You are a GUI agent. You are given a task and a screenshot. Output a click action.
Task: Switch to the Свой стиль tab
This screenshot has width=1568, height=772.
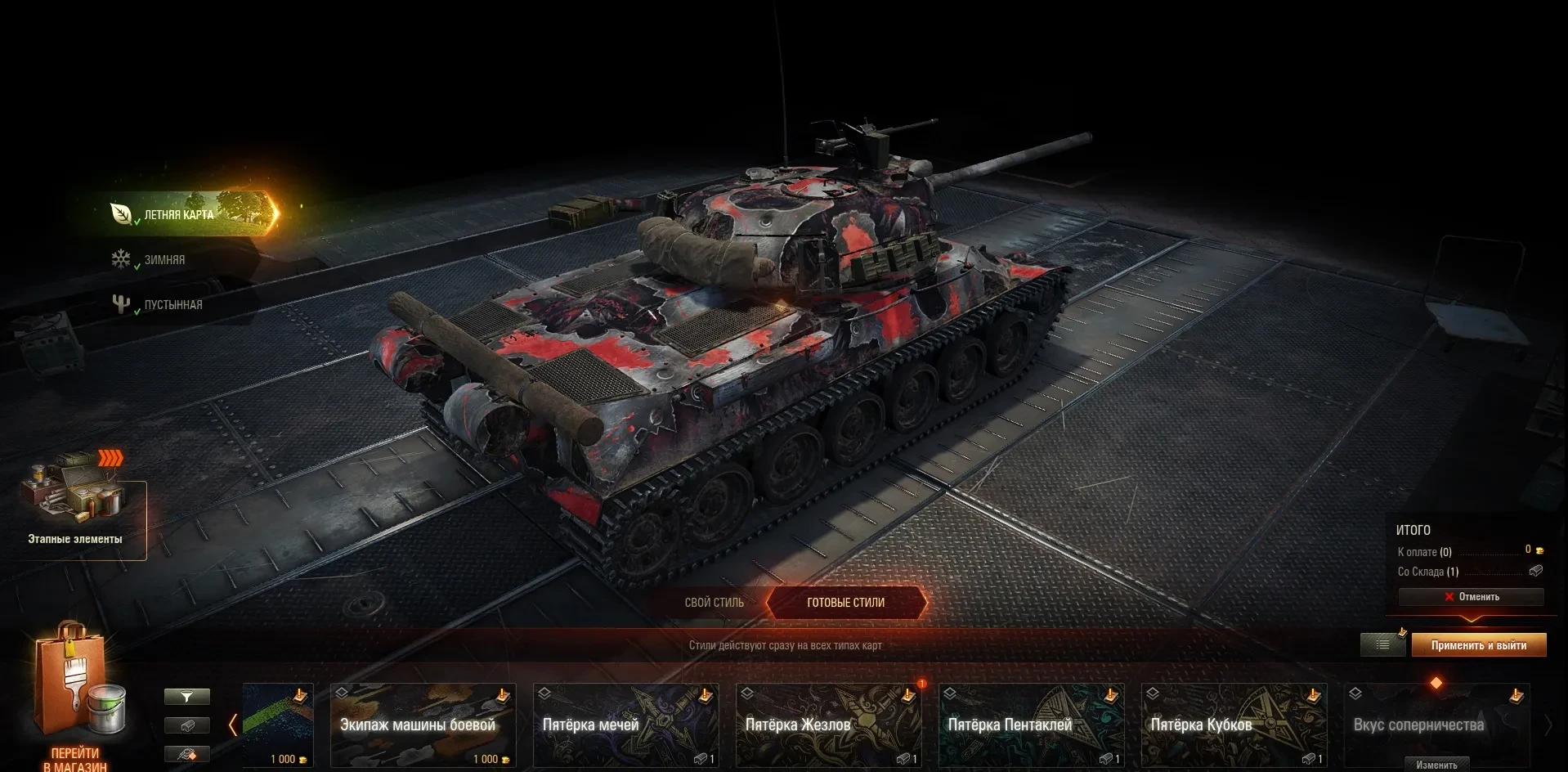click(x=714, y=603)
